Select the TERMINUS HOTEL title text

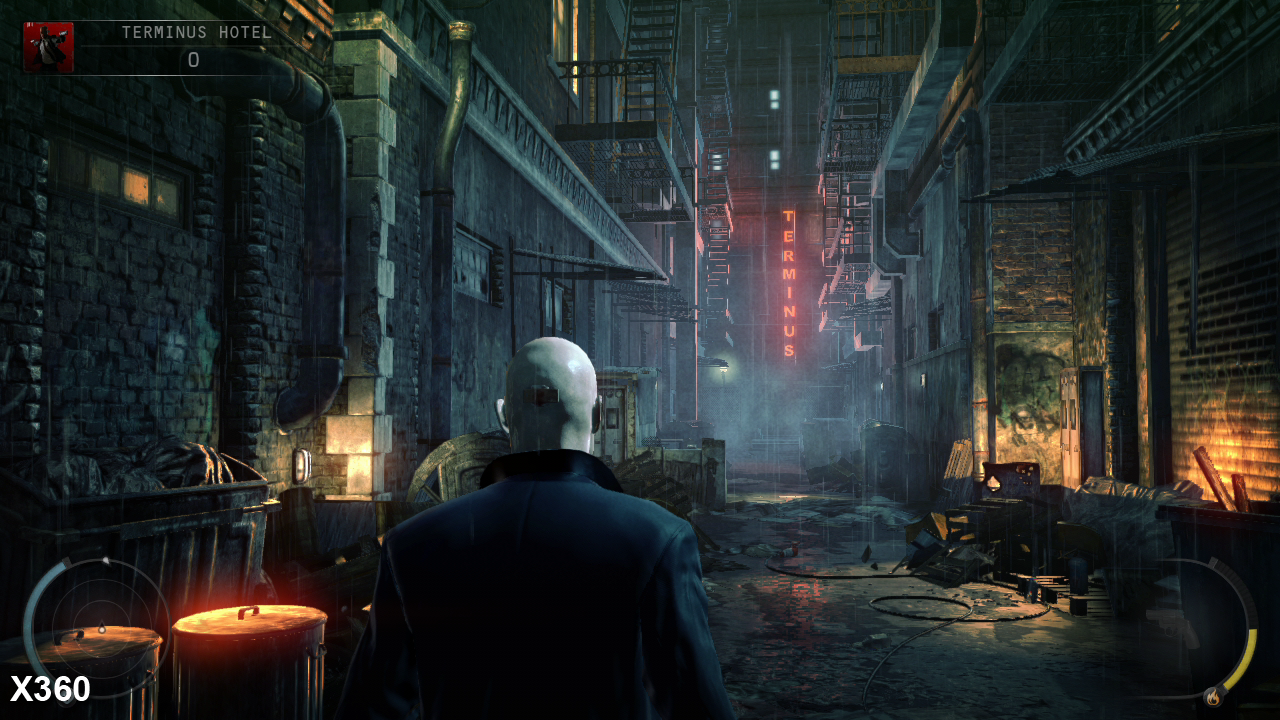(x=197, y=31)
